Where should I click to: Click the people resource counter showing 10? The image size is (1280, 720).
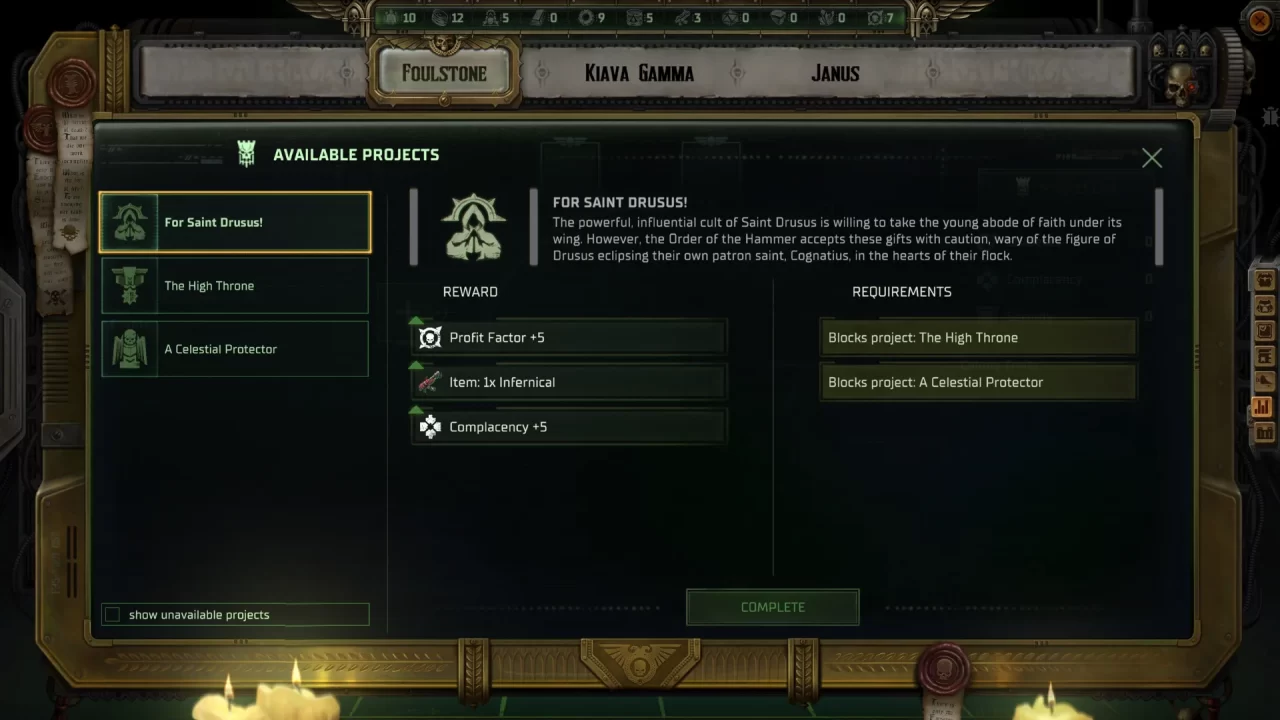[399, 17]
